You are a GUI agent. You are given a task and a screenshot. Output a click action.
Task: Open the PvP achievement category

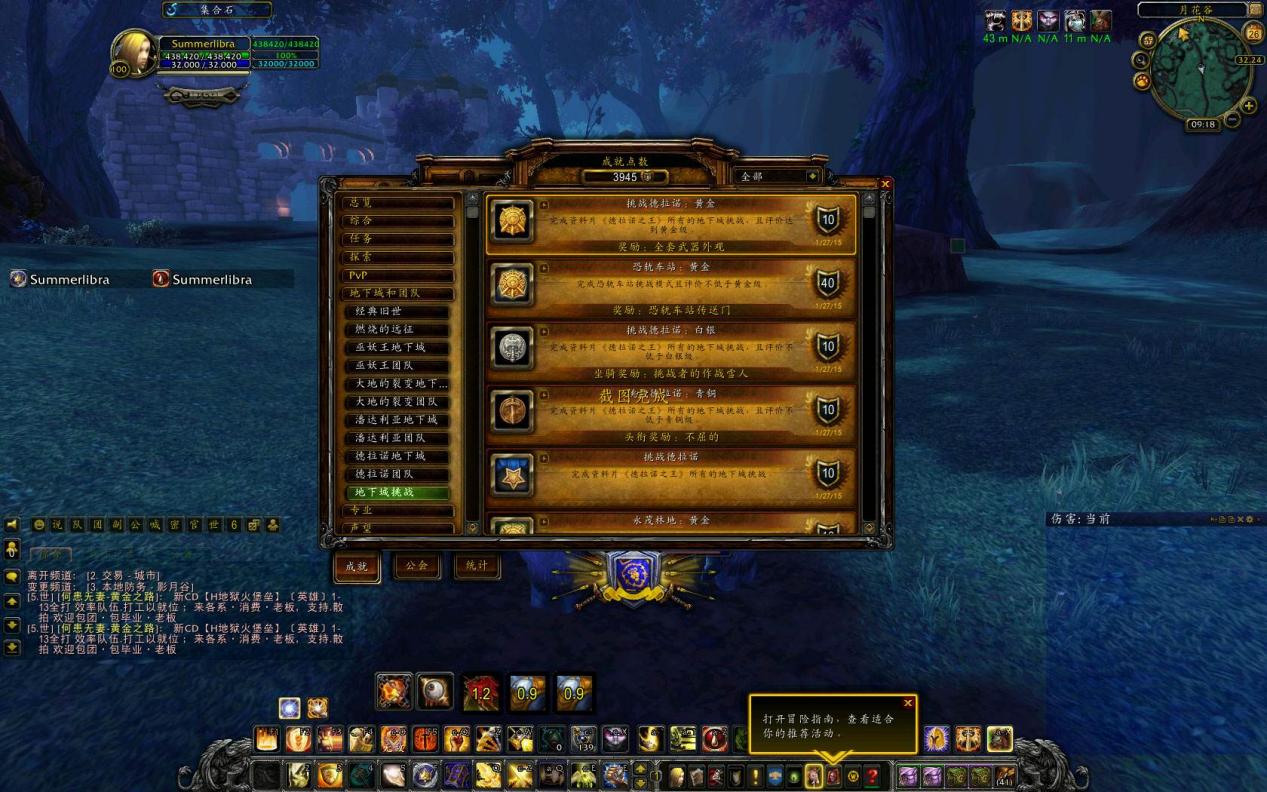(x=397, y=275)
